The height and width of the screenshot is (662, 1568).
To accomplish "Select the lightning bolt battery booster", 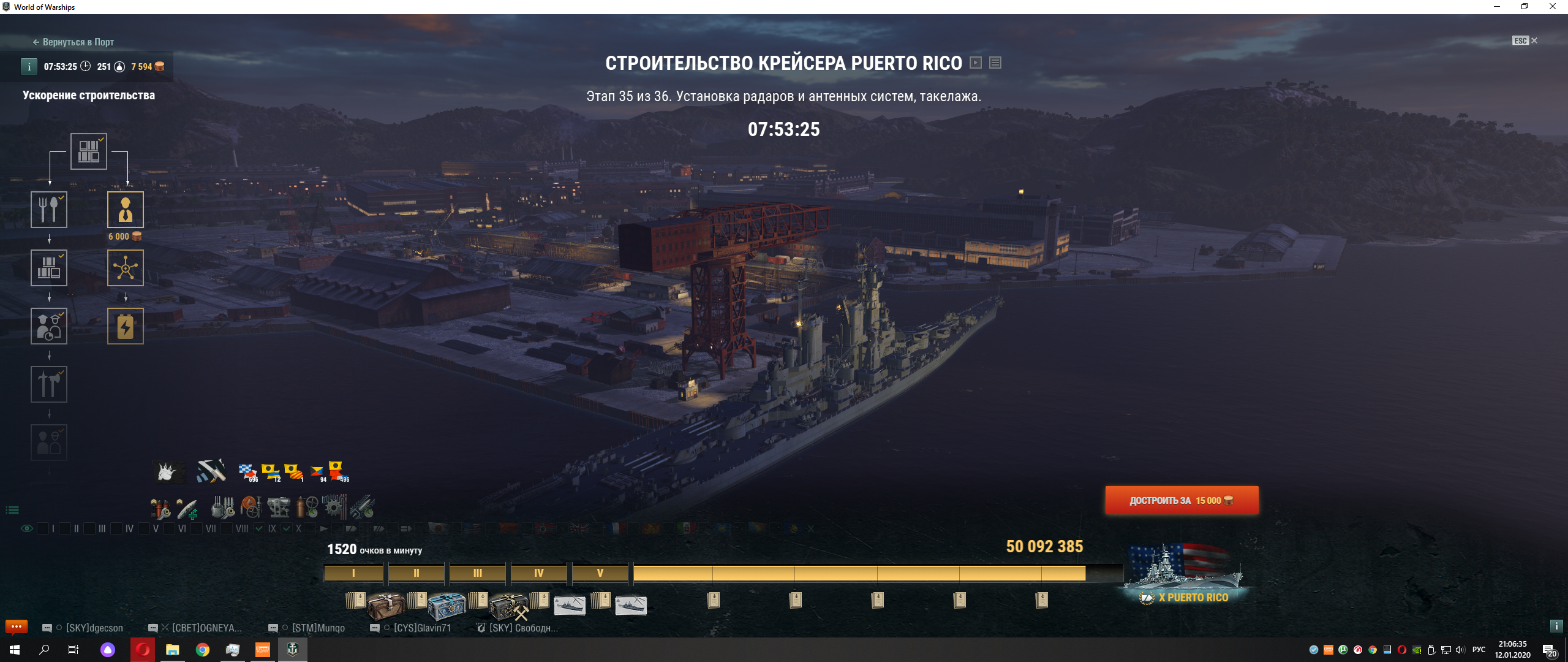I will [x=126, y=327].
